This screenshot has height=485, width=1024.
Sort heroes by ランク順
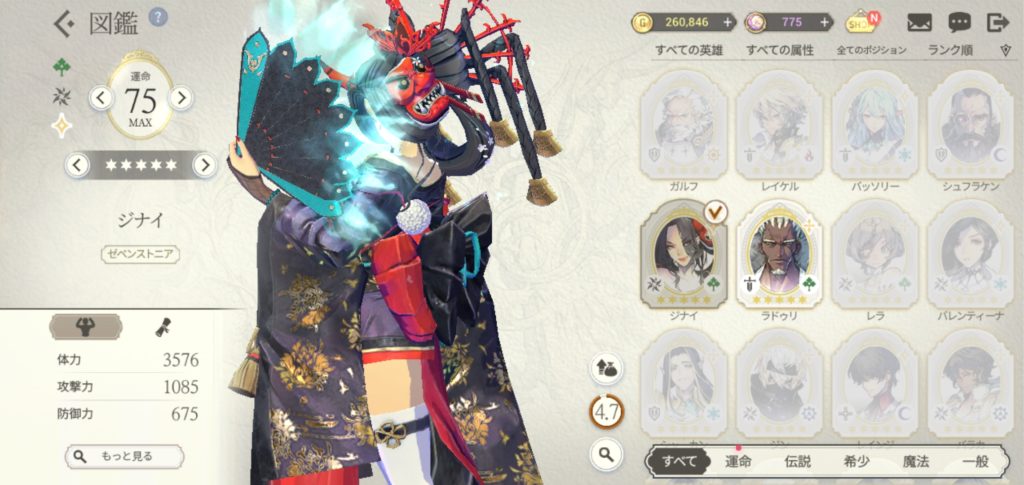953,49
